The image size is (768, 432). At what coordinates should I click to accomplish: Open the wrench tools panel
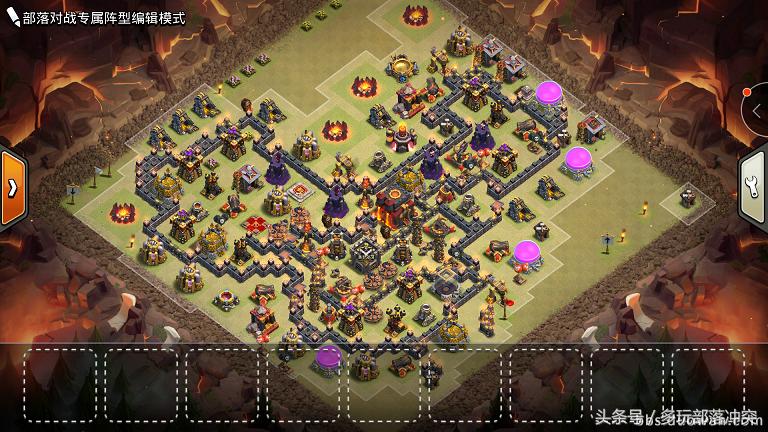(x=754, y=188)
